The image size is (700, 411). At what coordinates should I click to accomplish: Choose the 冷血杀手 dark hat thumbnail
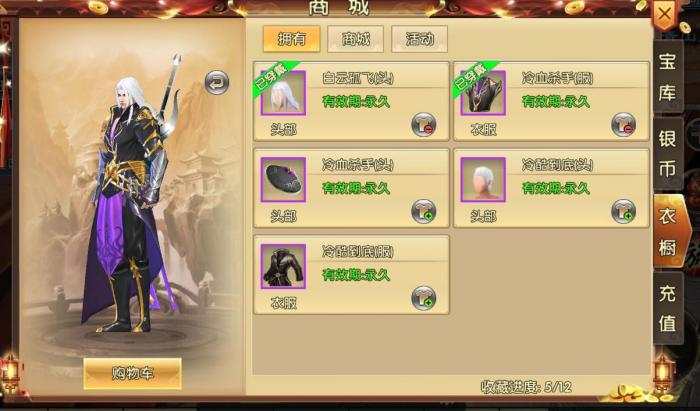click(283, 180)
